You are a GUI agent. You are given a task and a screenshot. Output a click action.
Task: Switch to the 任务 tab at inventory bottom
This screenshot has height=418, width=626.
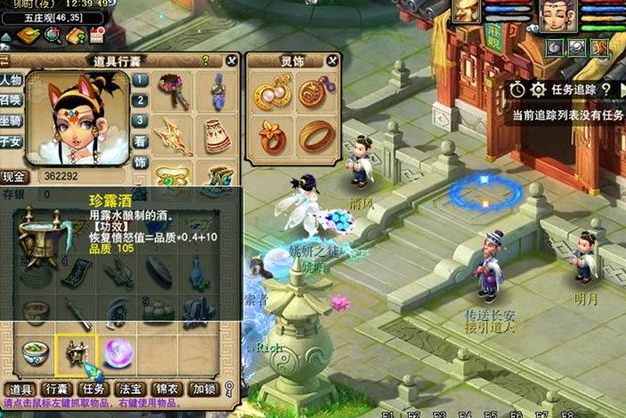[94, 389]
